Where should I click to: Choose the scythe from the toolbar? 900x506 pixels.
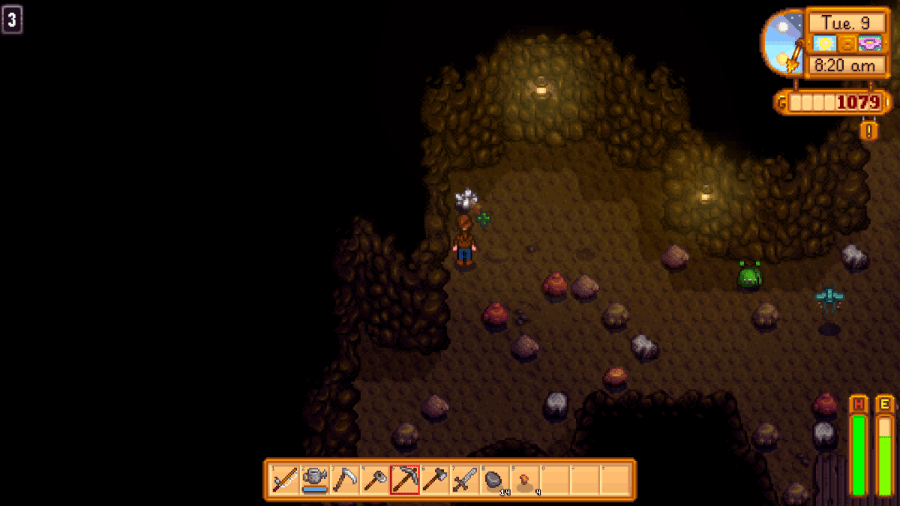pyautogui.click(x=345, y=481)
